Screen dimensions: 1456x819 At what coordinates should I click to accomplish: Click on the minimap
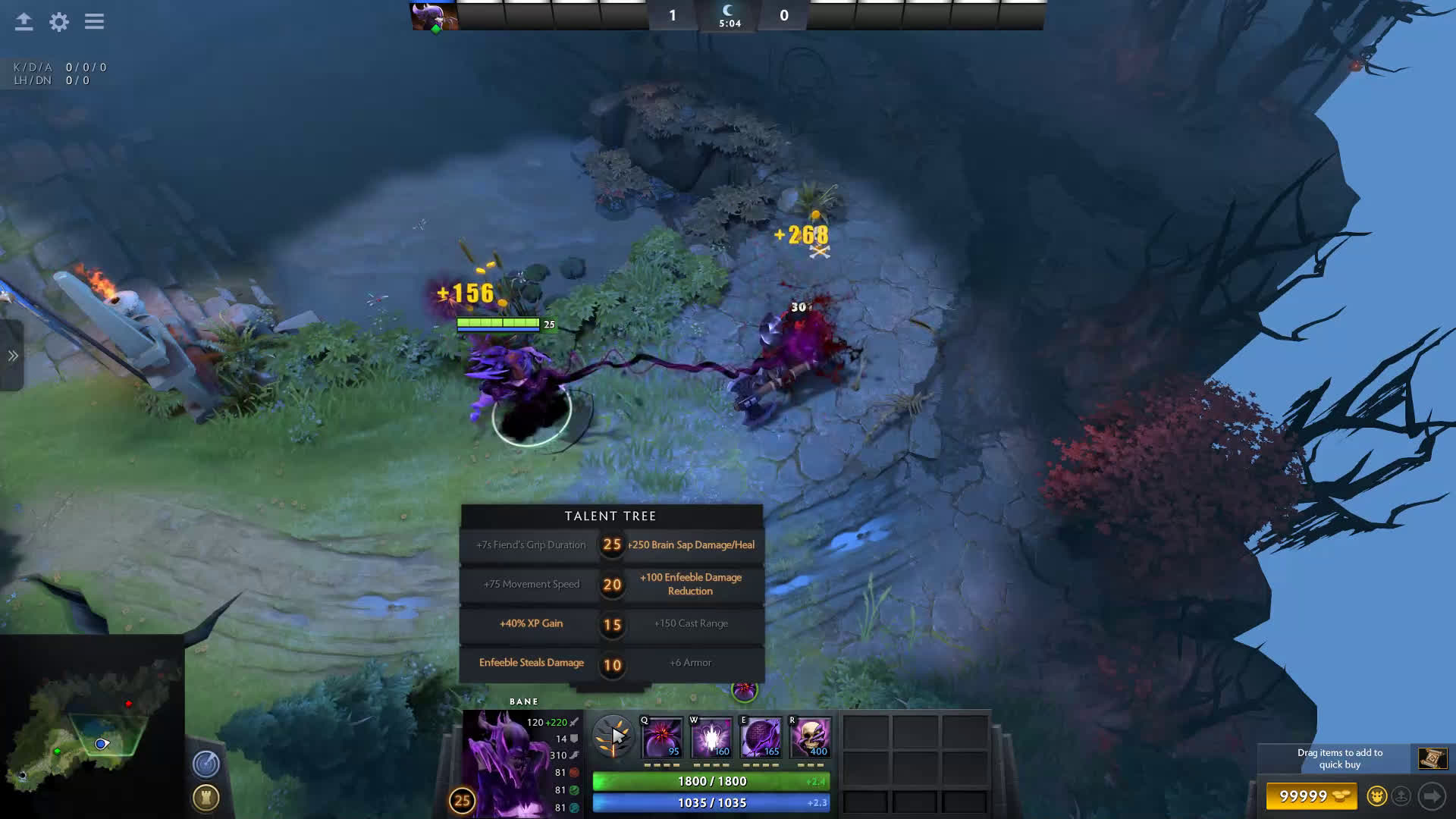click(x=91, y=728)
